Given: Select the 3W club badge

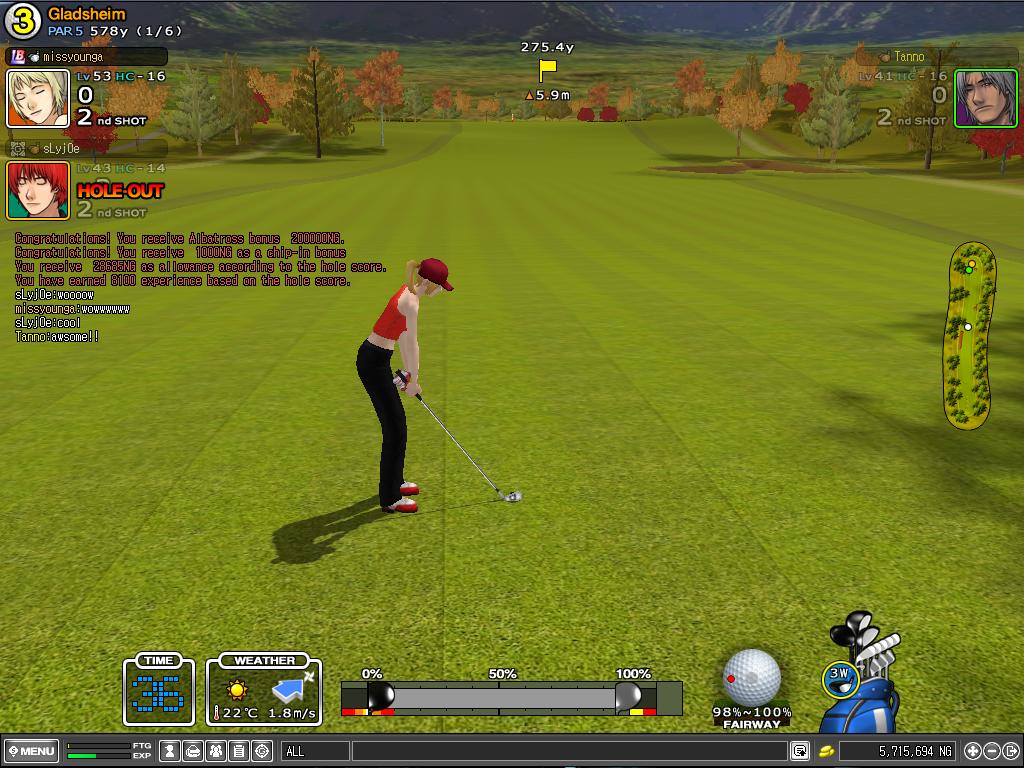Looking at the screenshot, I should [840, 677].
